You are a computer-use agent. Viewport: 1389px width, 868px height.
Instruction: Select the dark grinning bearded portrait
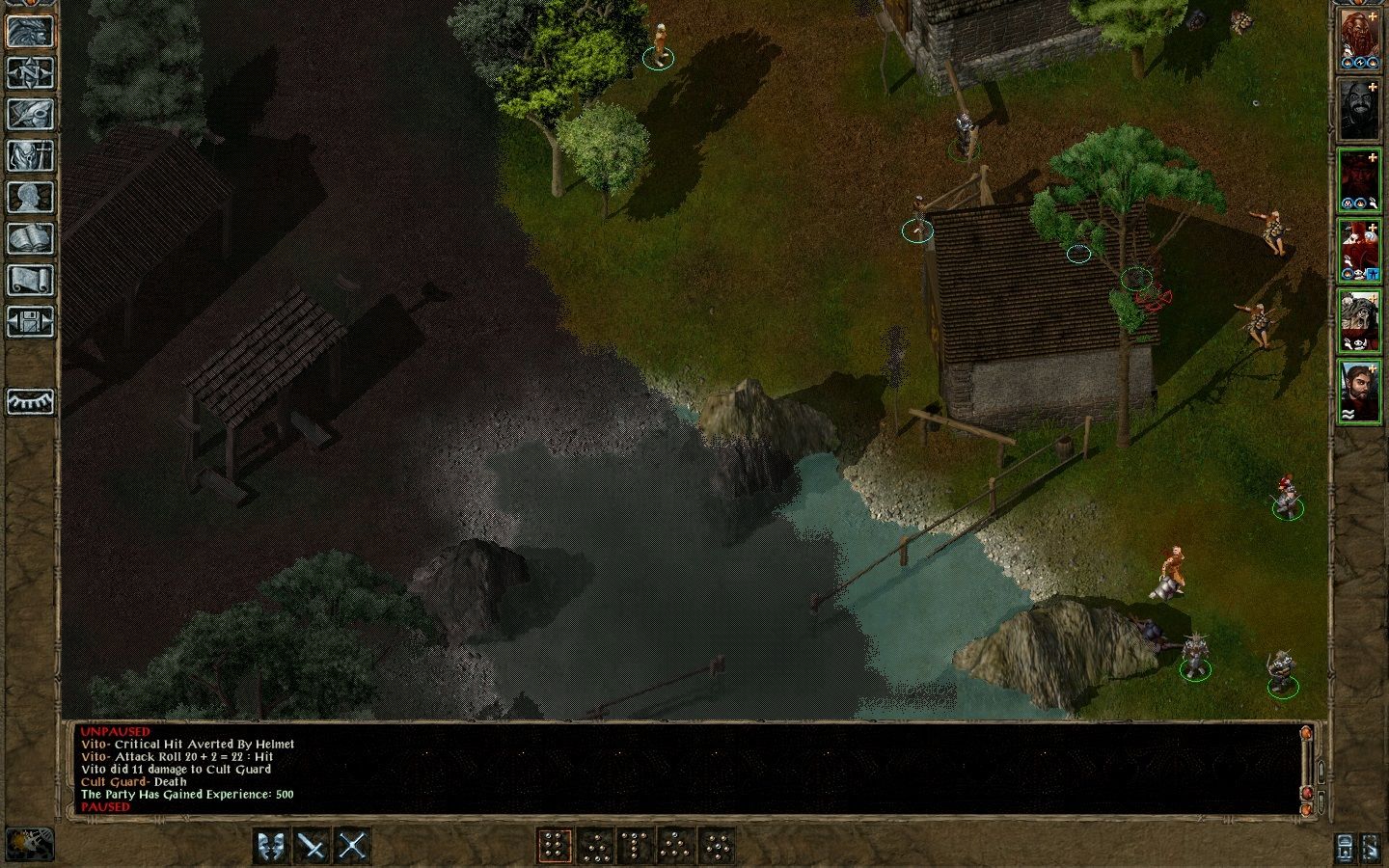pos(1358,109)
